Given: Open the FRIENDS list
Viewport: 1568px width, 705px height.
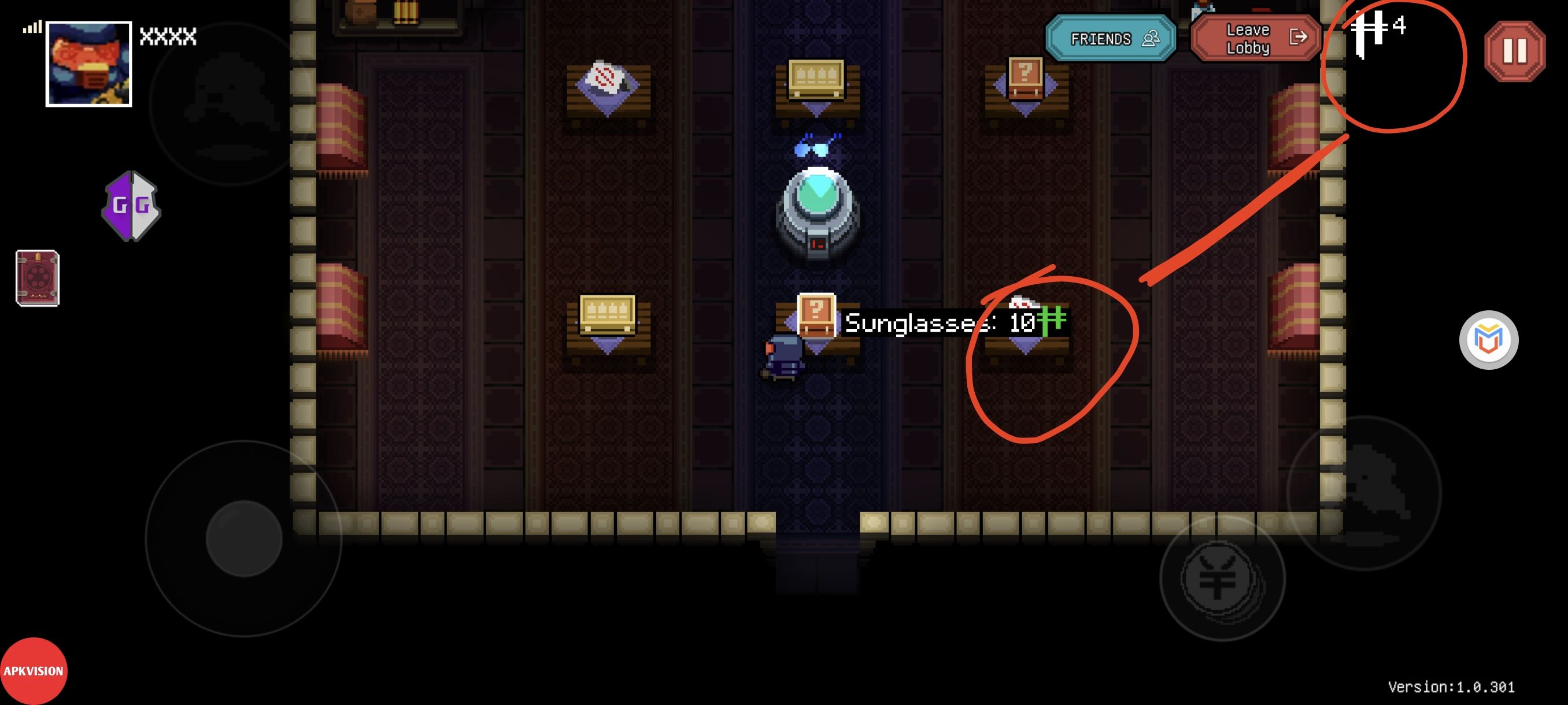Looking at the screenshot, I should [1110, 39].
